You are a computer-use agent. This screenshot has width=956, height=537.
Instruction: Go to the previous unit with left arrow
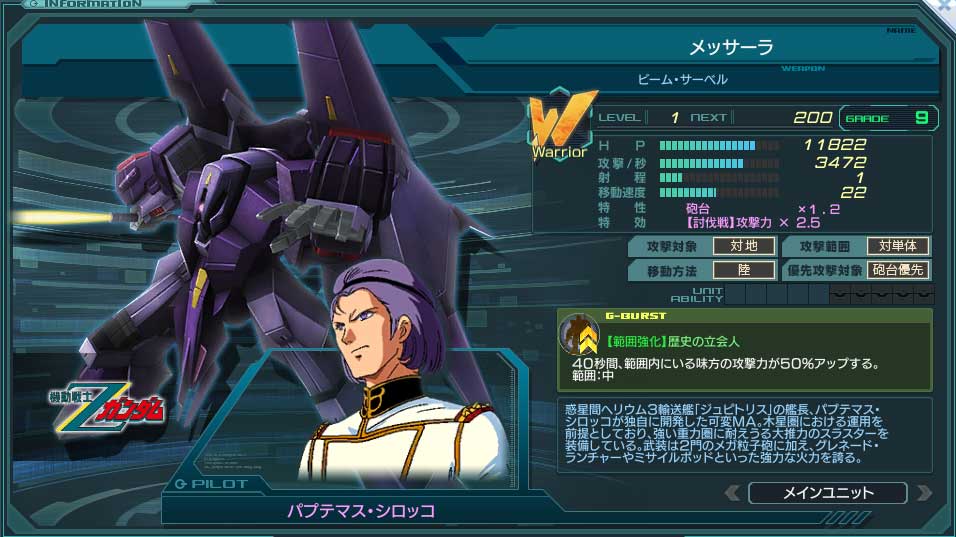(733, 493)
